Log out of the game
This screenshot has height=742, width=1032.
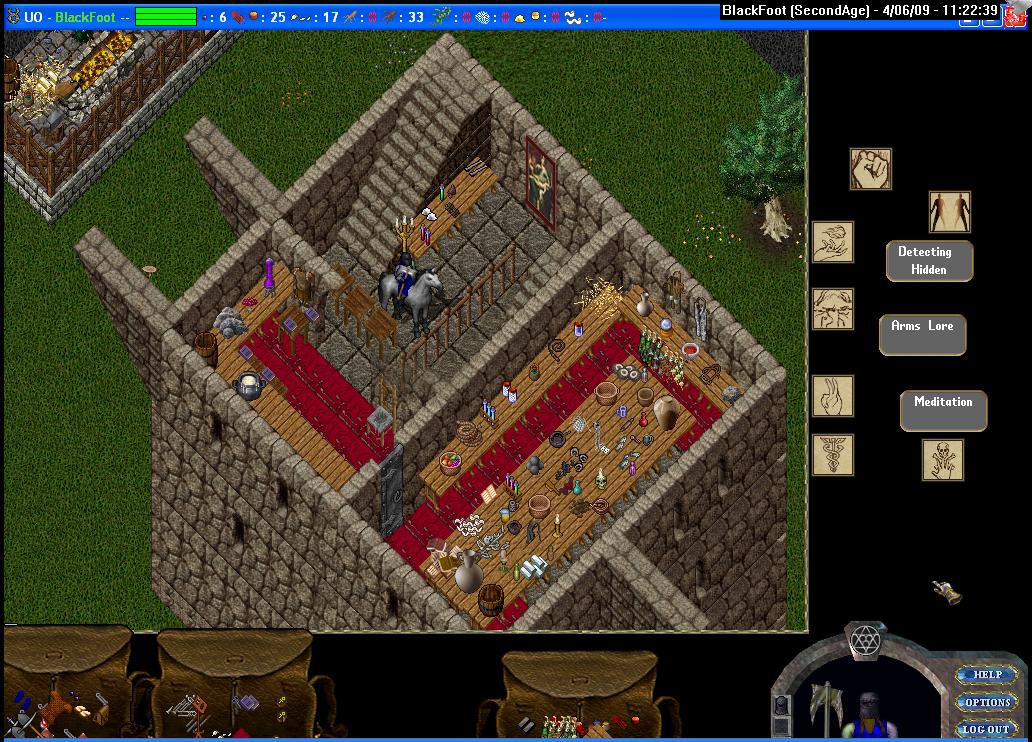(987, 729)
